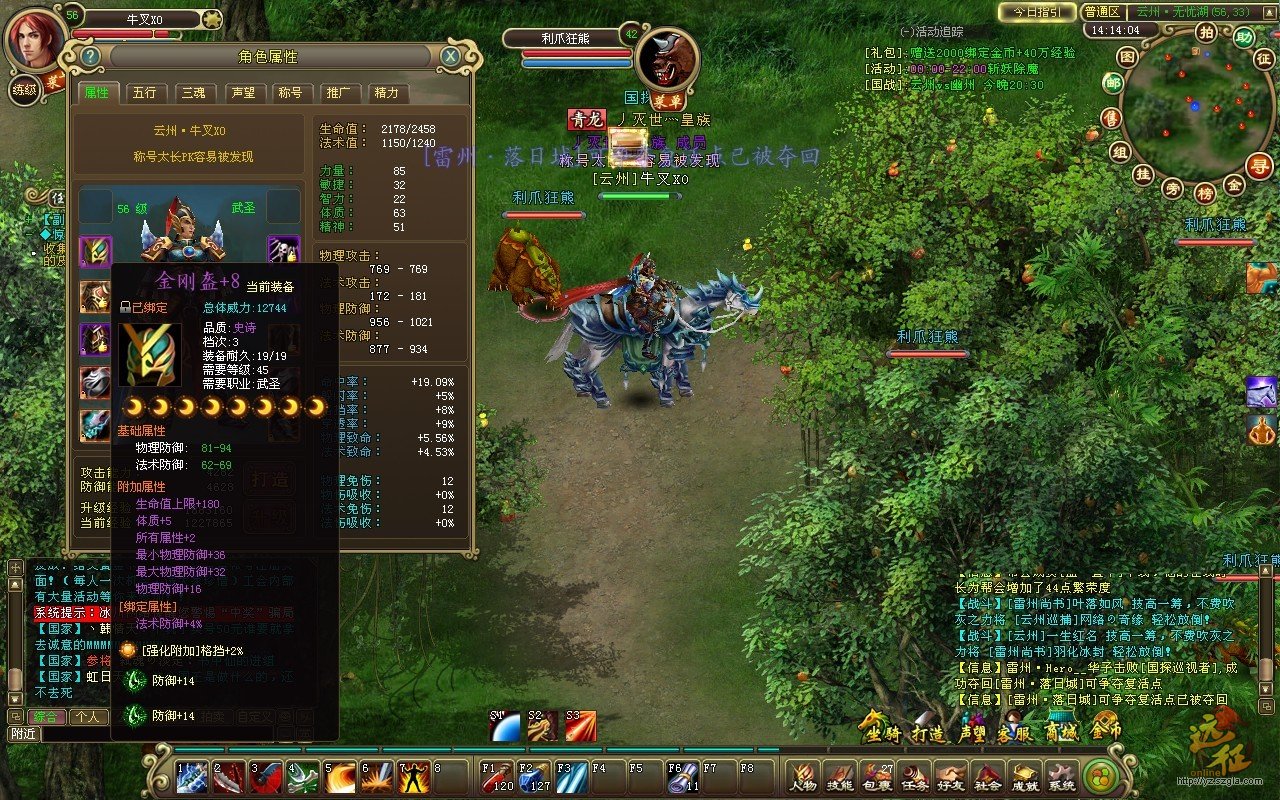
Task: Open the 任务 quest log
Action: pos(914,777)
